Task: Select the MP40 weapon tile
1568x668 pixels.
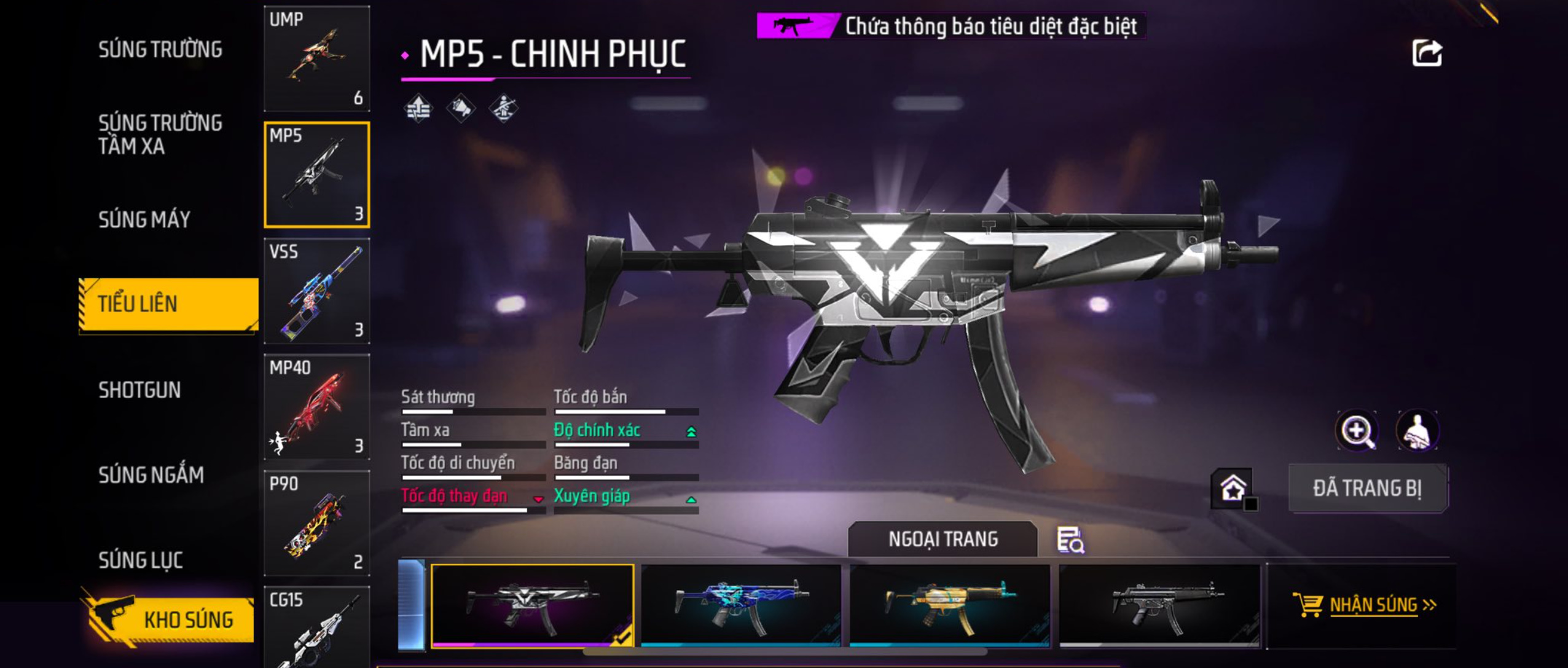Action: click(317, 407)
